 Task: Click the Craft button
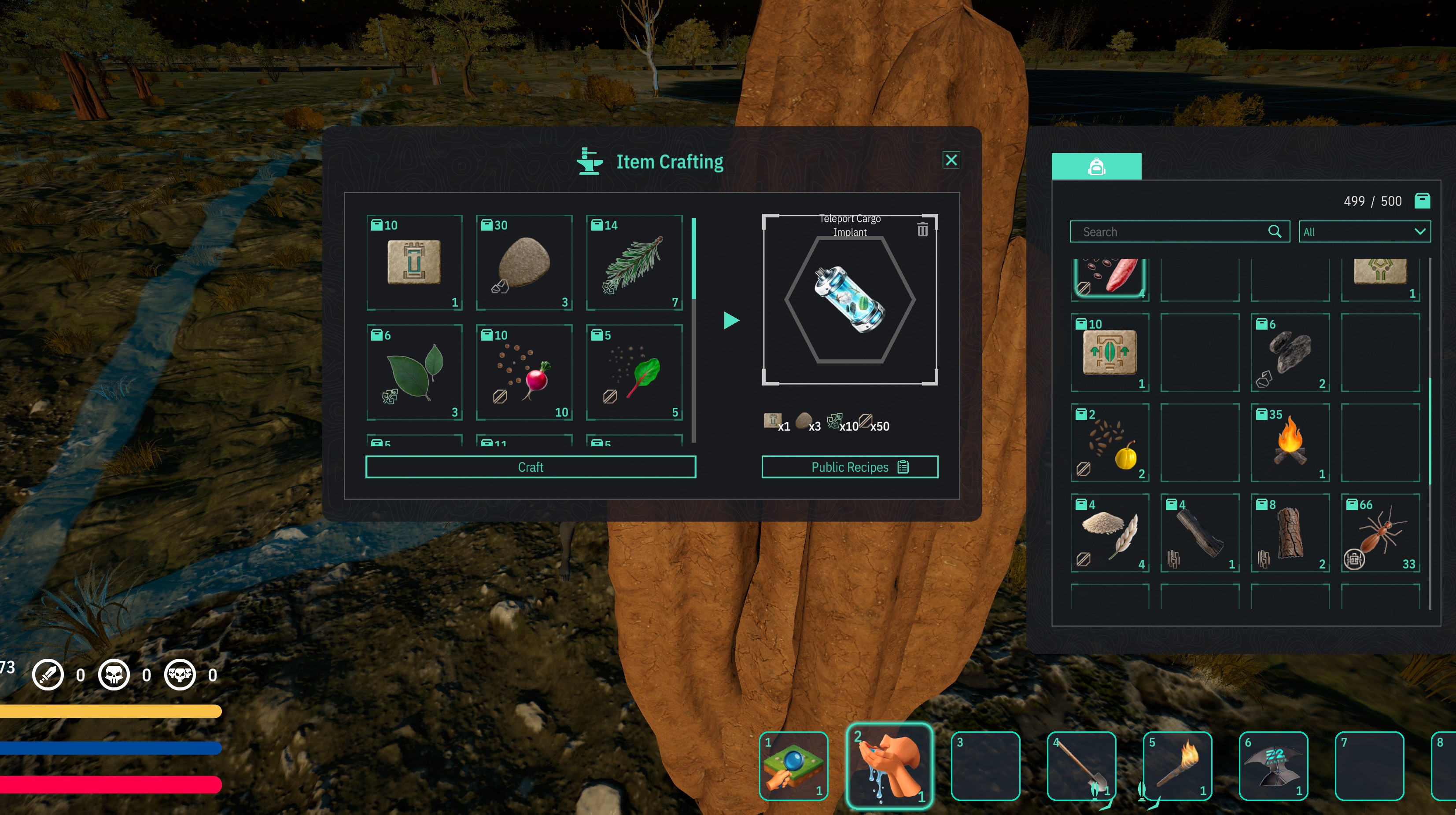click(x=530, y=467)
